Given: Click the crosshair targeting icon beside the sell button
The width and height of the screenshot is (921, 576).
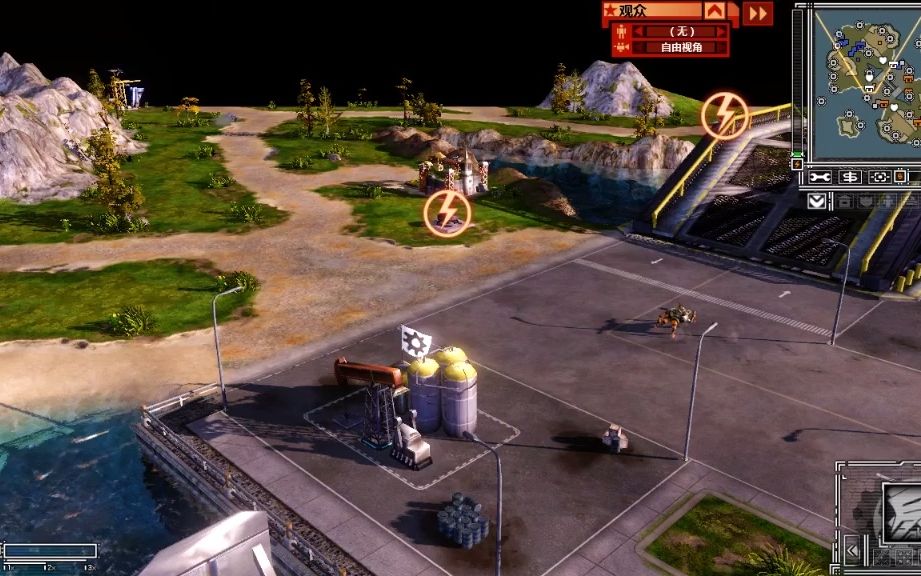Looking at the screenshot, I should 879,177.
